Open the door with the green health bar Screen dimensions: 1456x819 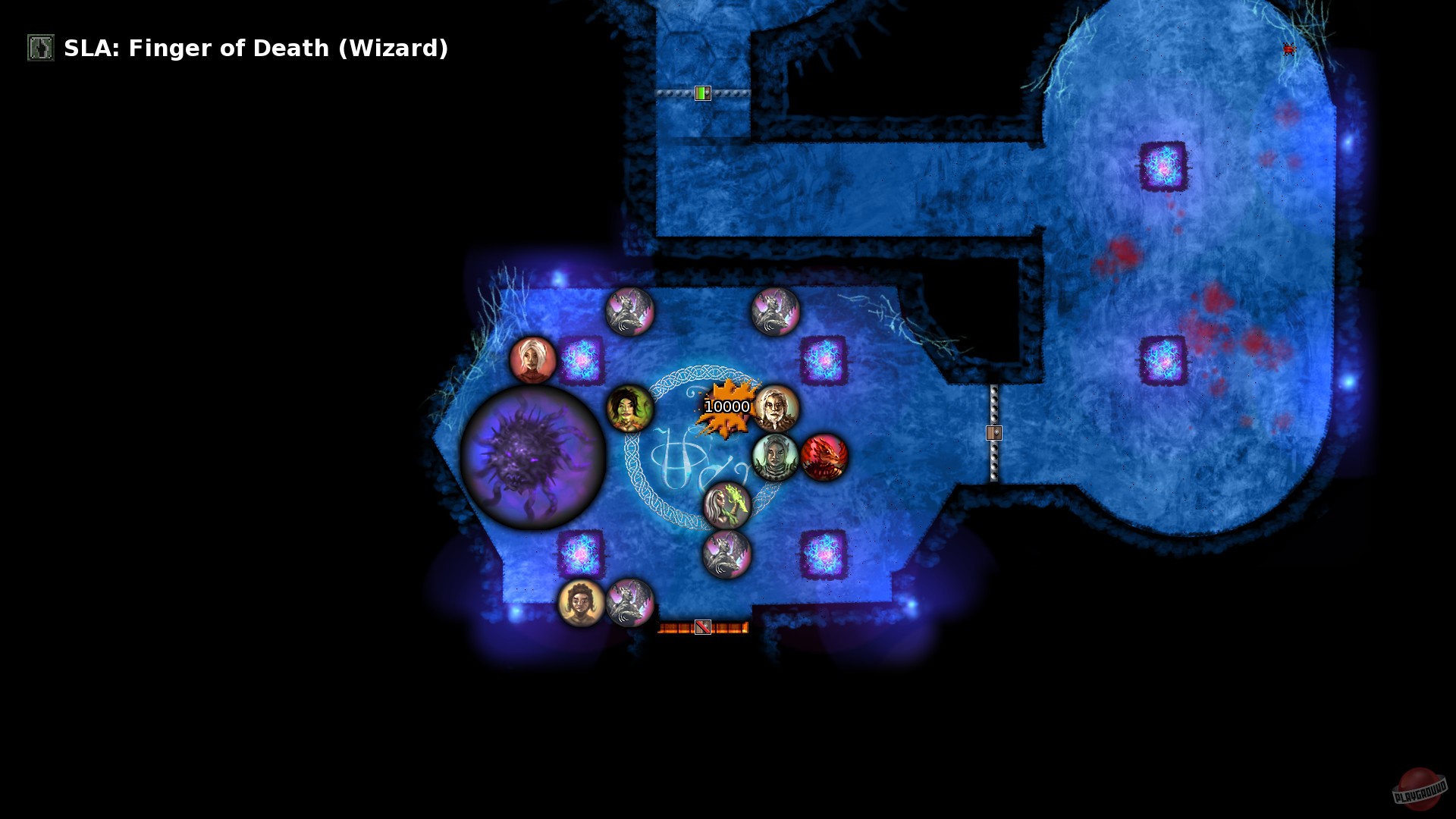click(x=701, y=93)
